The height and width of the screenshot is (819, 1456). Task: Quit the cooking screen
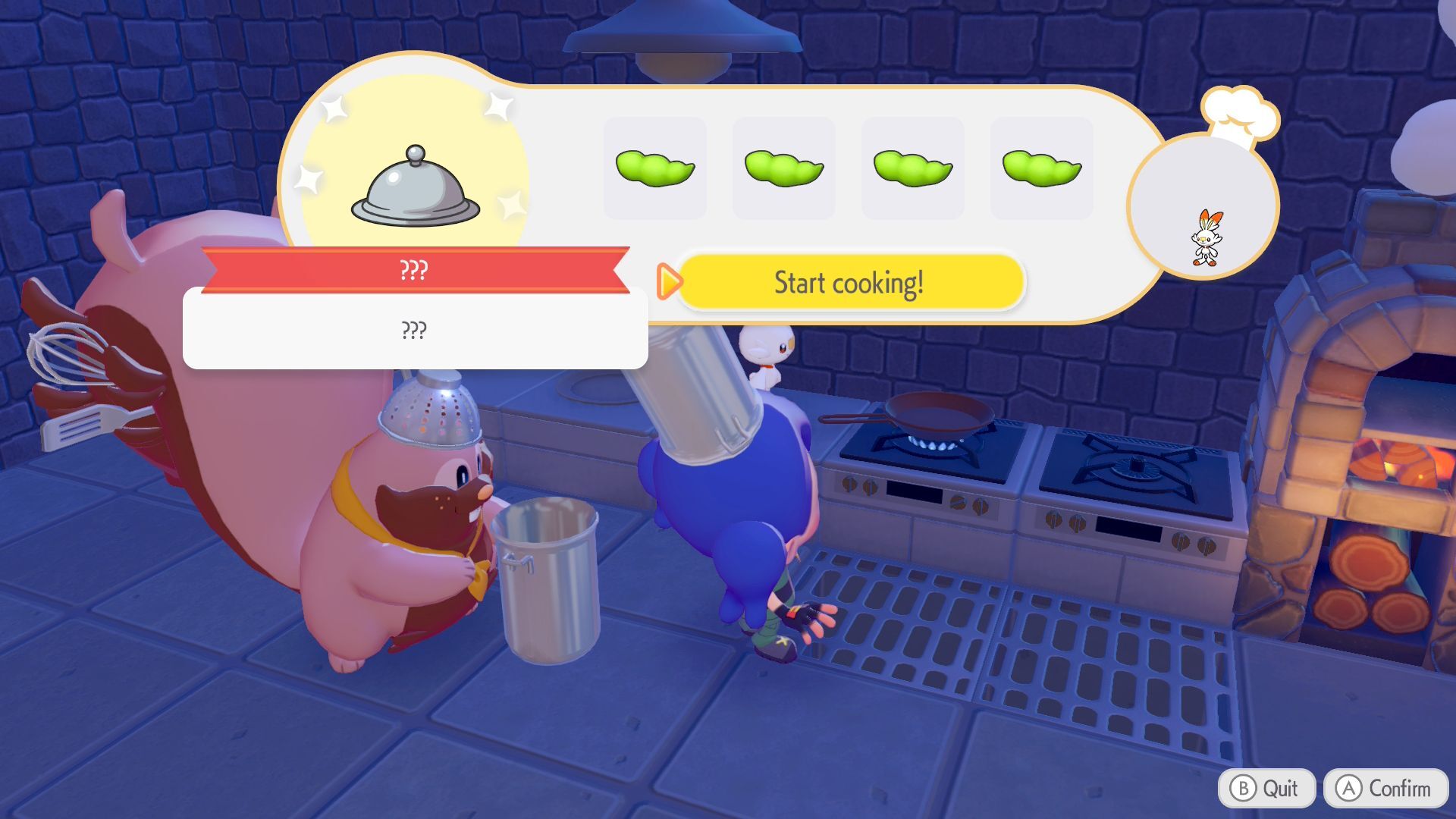coord(1263,789)
